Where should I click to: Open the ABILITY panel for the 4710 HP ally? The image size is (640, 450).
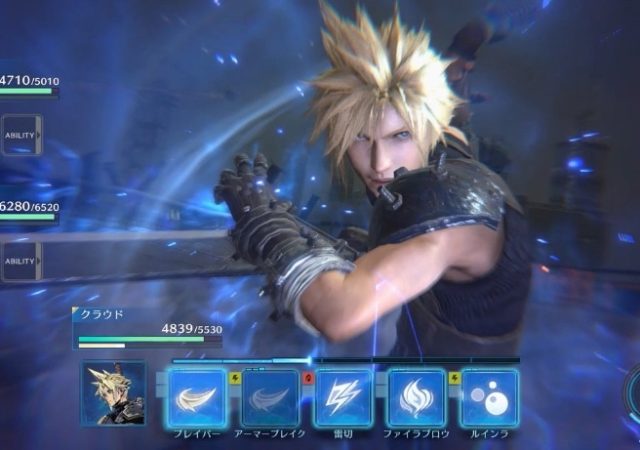pyautogui.click(x=20, y=135)
